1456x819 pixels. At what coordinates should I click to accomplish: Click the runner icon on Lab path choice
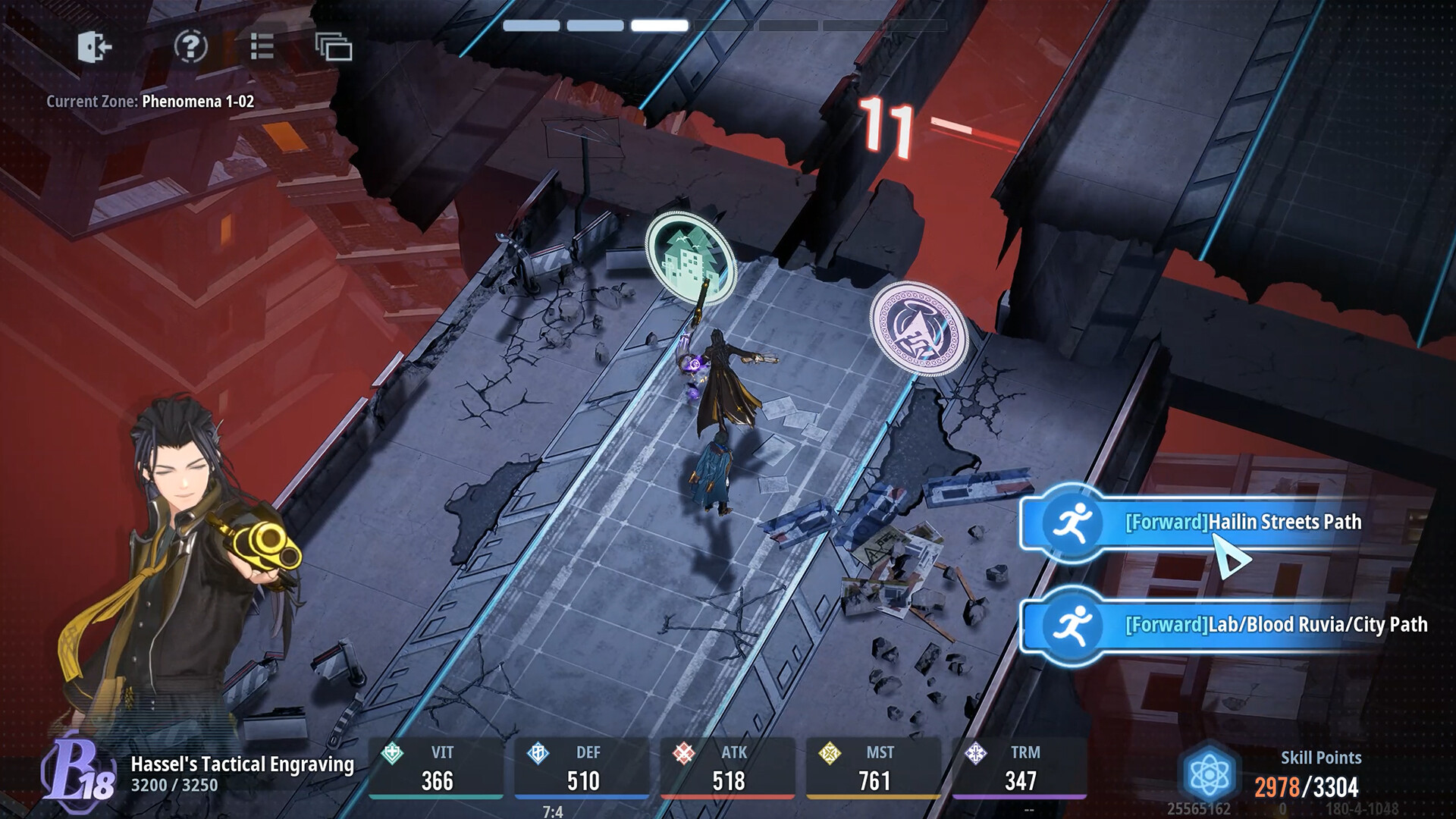pyautogui.click(x=1072, y=626)
